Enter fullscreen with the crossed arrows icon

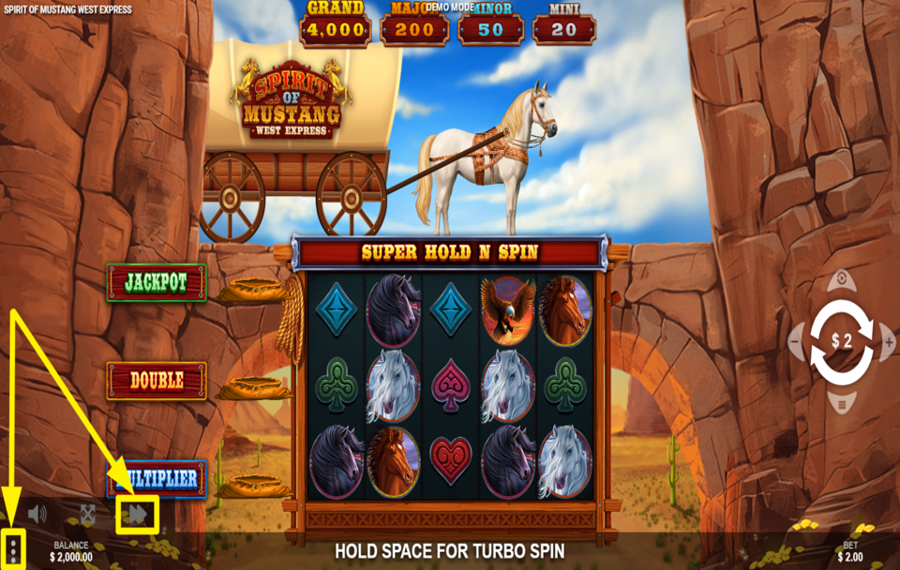(x=88, y=514)
